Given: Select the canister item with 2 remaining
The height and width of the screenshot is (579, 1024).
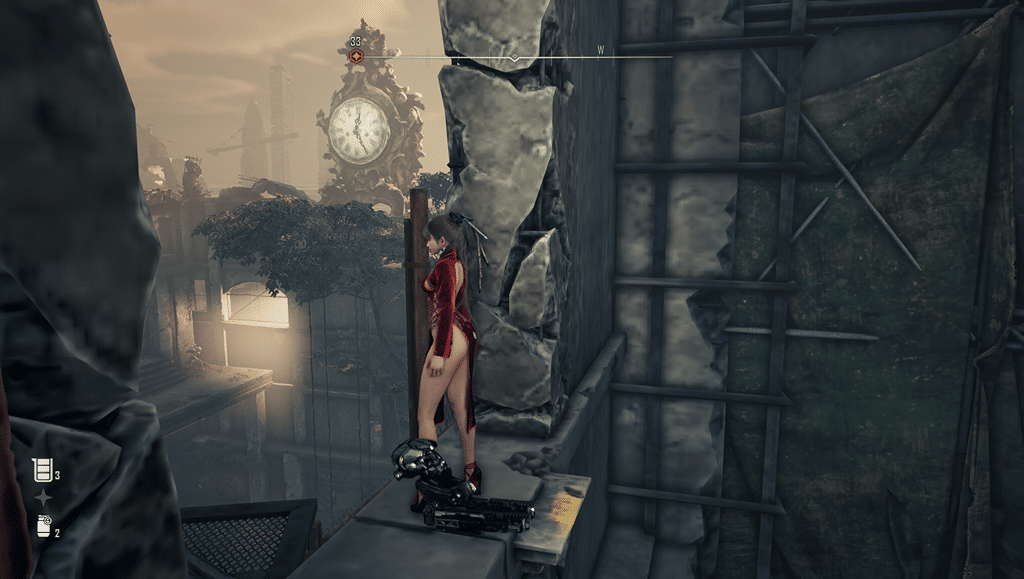Looking at the screenshot, I should pos(43,526).
